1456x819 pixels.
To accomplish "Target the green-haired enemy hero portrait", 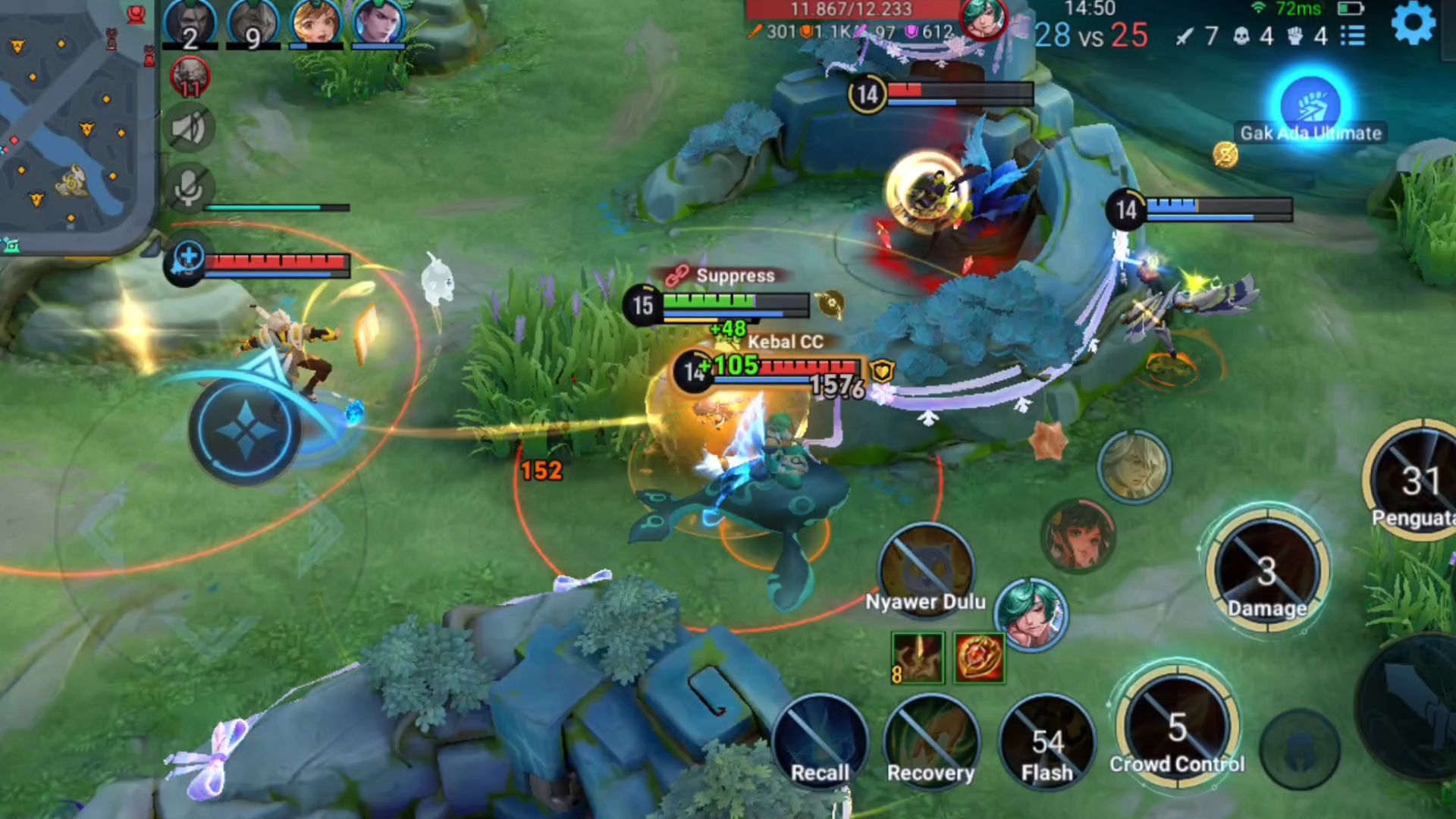I will [1031, 614].
